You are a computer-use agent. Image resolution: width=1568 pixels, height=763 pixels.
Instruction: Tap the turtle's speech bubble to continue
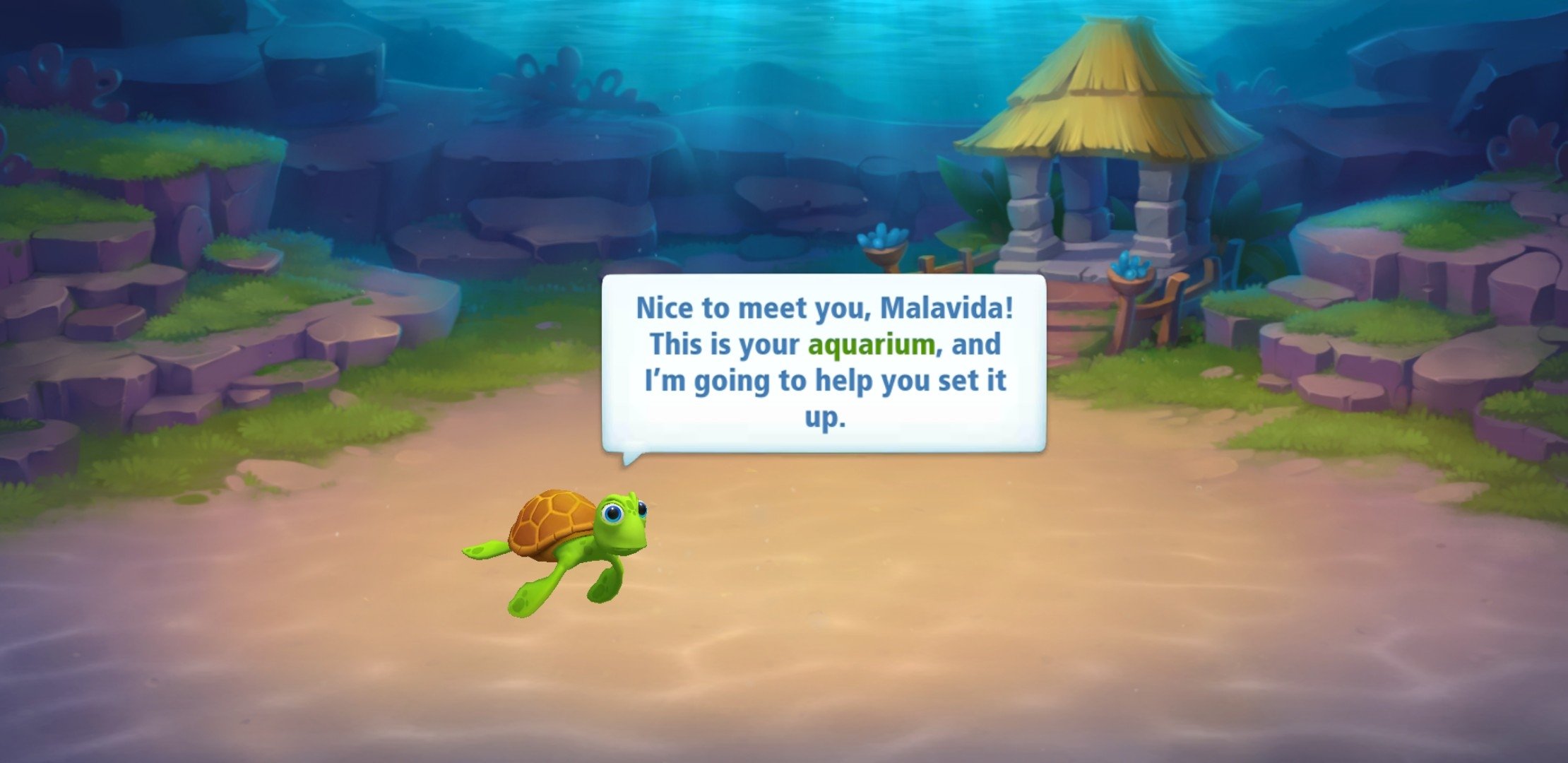pos(824,363)
